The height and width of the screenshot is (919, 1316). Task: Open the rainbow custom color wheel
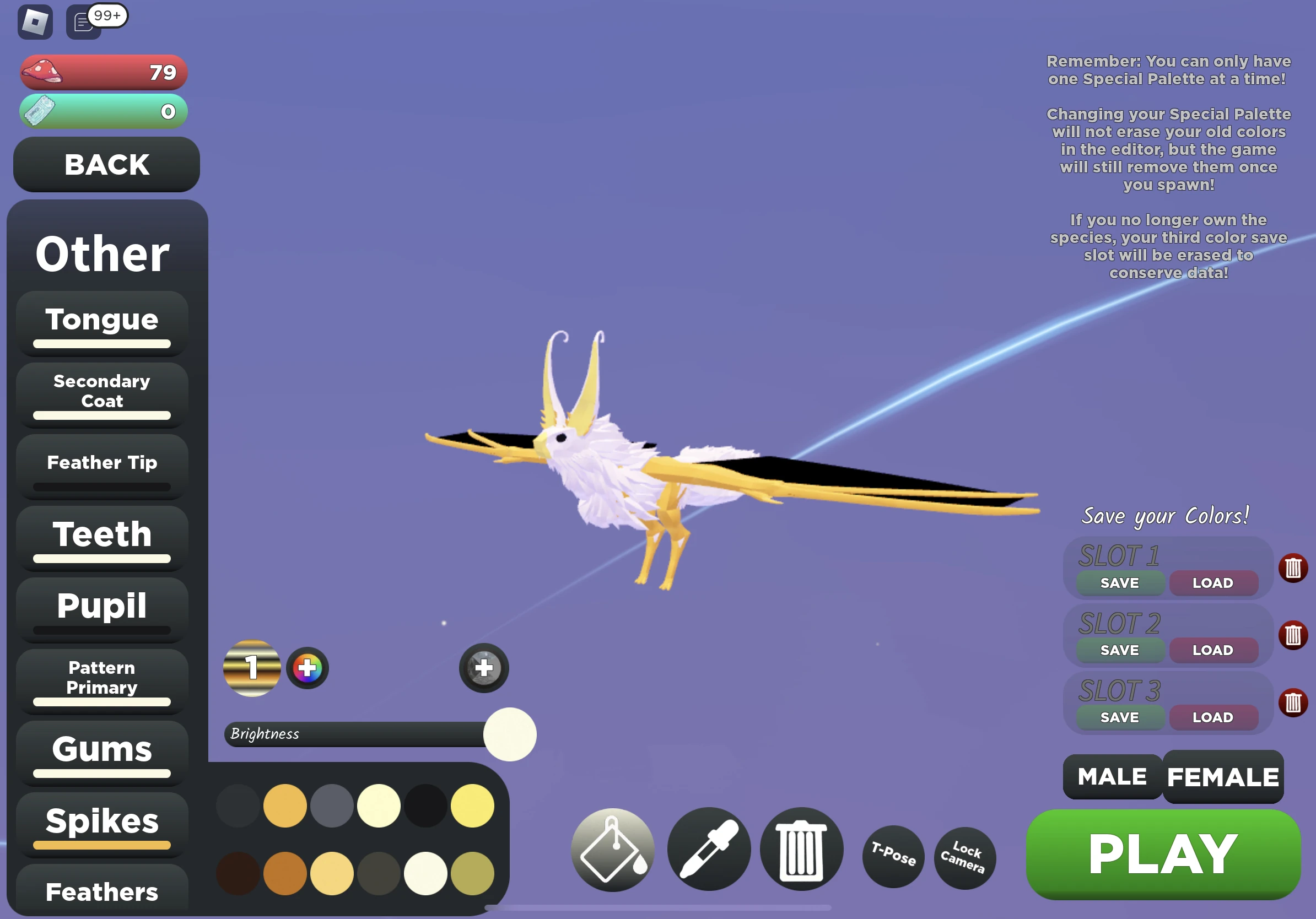pos(307,667)
